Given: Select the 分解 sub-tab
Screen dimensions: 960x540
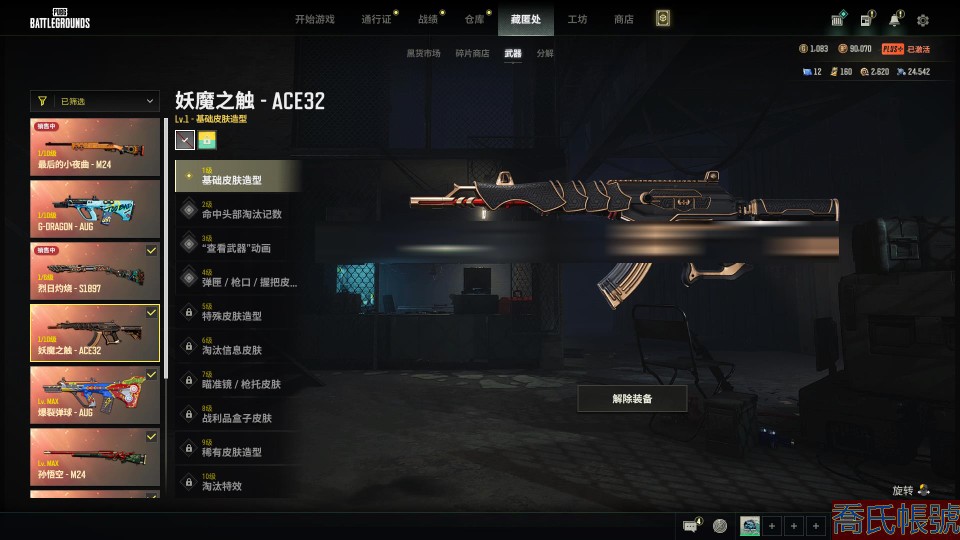Looking at the screenshot, I should click(545, 53).
